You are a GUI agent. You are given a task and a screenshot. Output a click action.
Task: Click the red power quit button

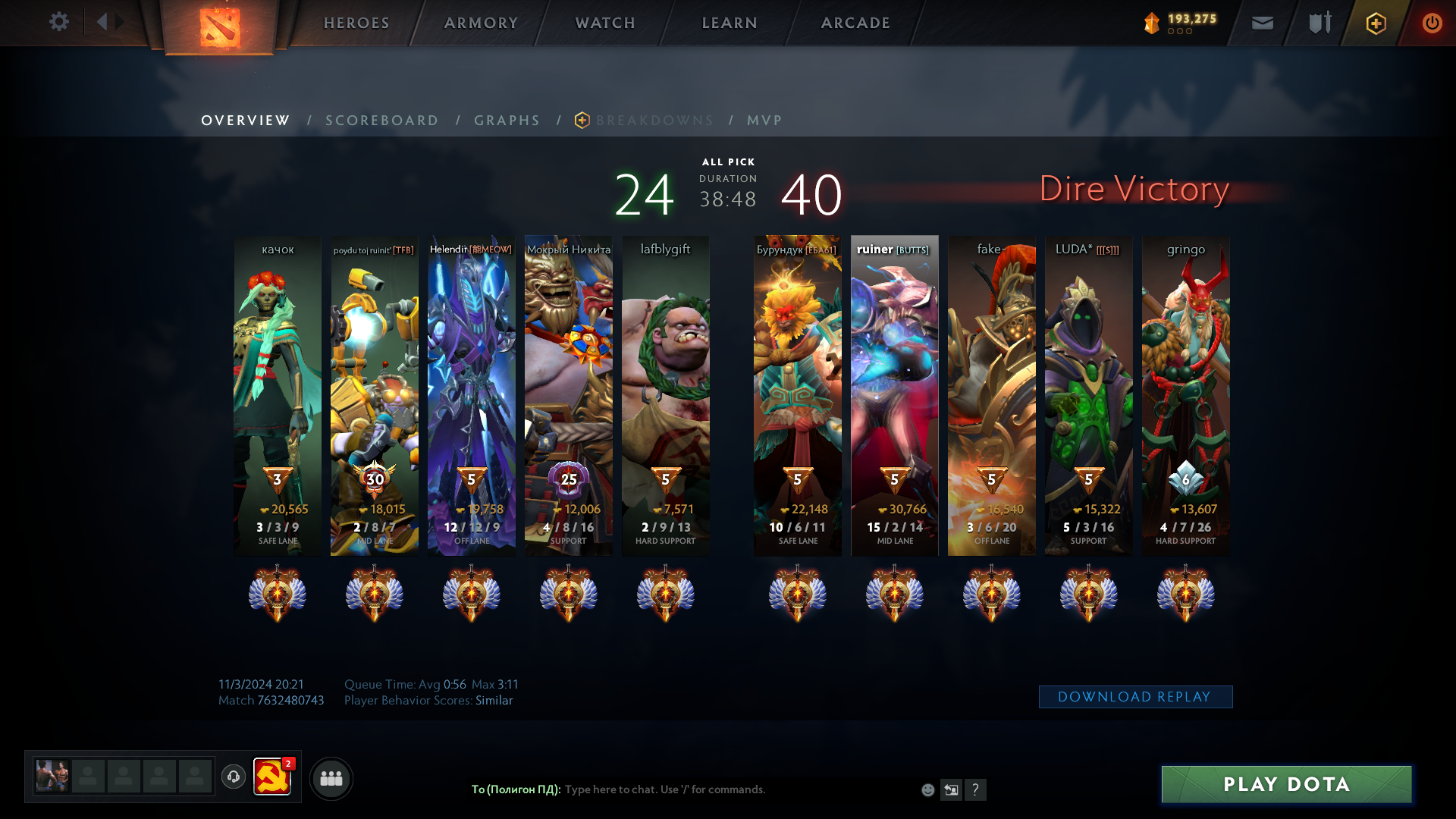point(1432,23)
